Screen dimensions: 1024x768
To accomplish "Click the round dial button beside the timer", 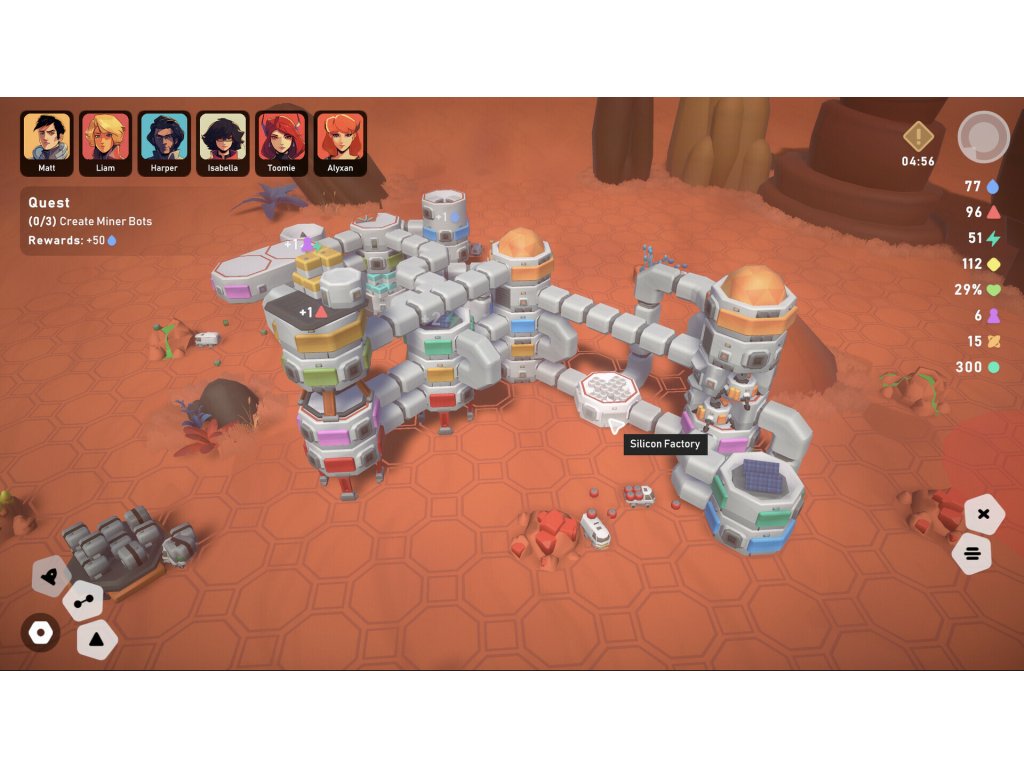I will tap(983, 137).
